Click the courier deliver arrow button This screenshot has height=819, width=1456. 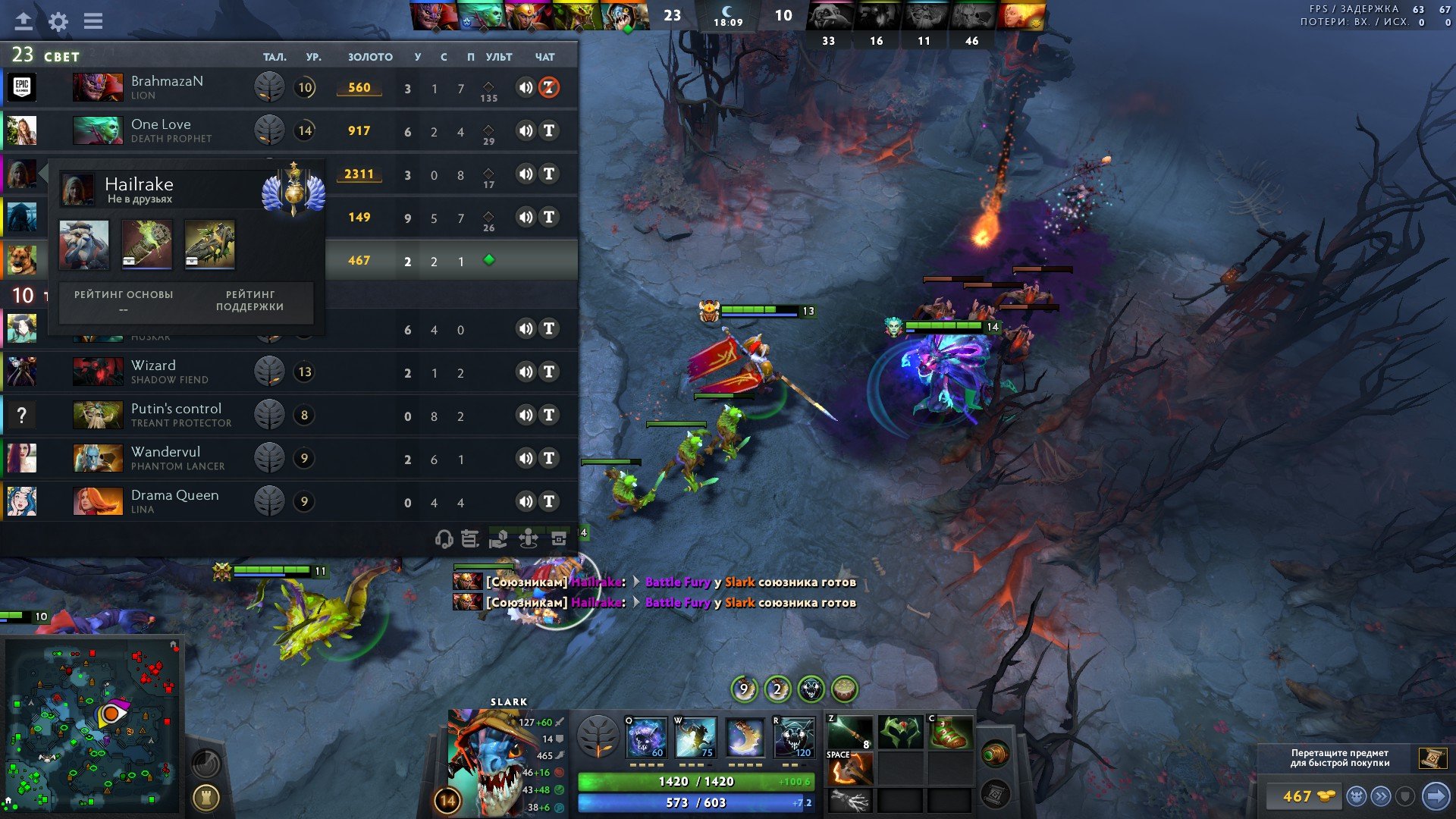1435,796
